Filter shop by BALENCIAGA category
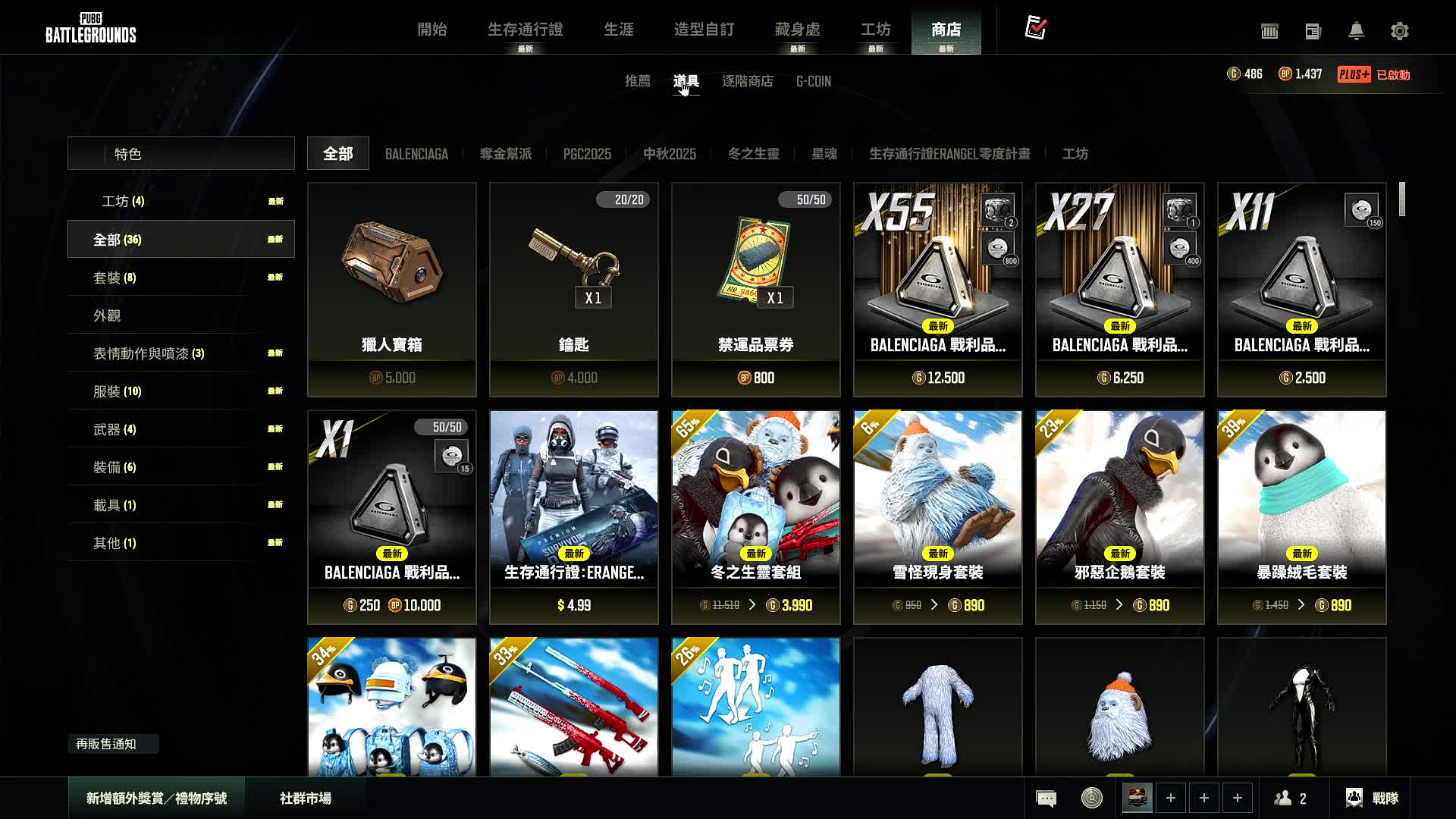This screenshot has width=1456, height=819. 416,154
